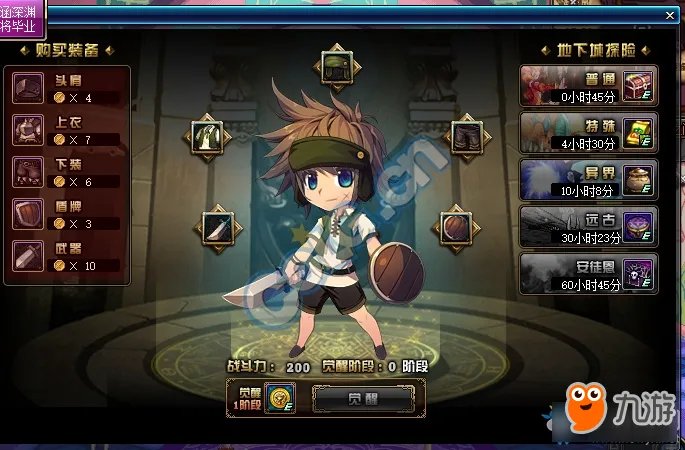Viewport: 685px width, 450px height.
Task: Open the round shield equipment slot
Action: tap(455, 226)
